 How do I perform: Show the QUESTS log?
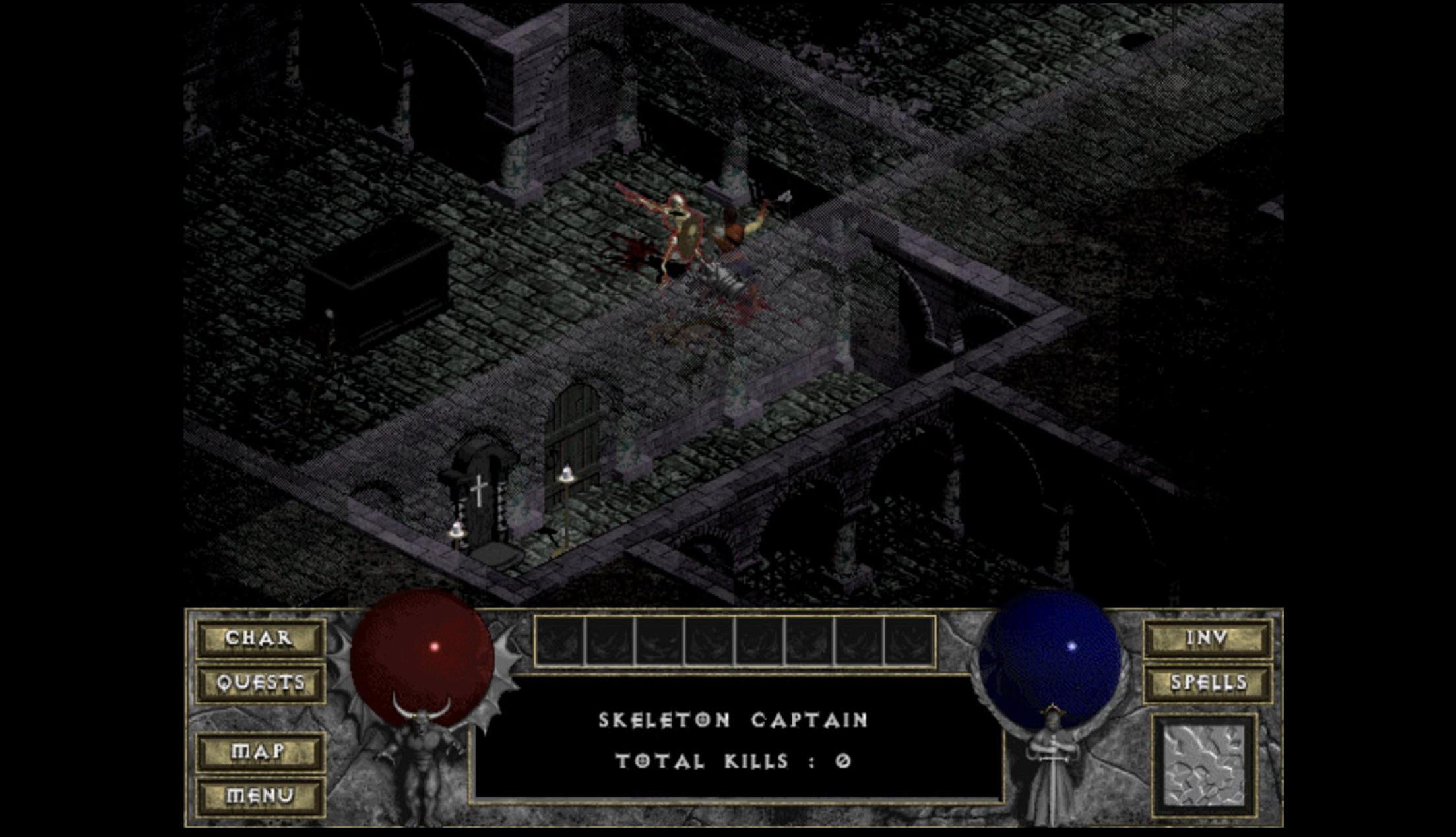261,683
